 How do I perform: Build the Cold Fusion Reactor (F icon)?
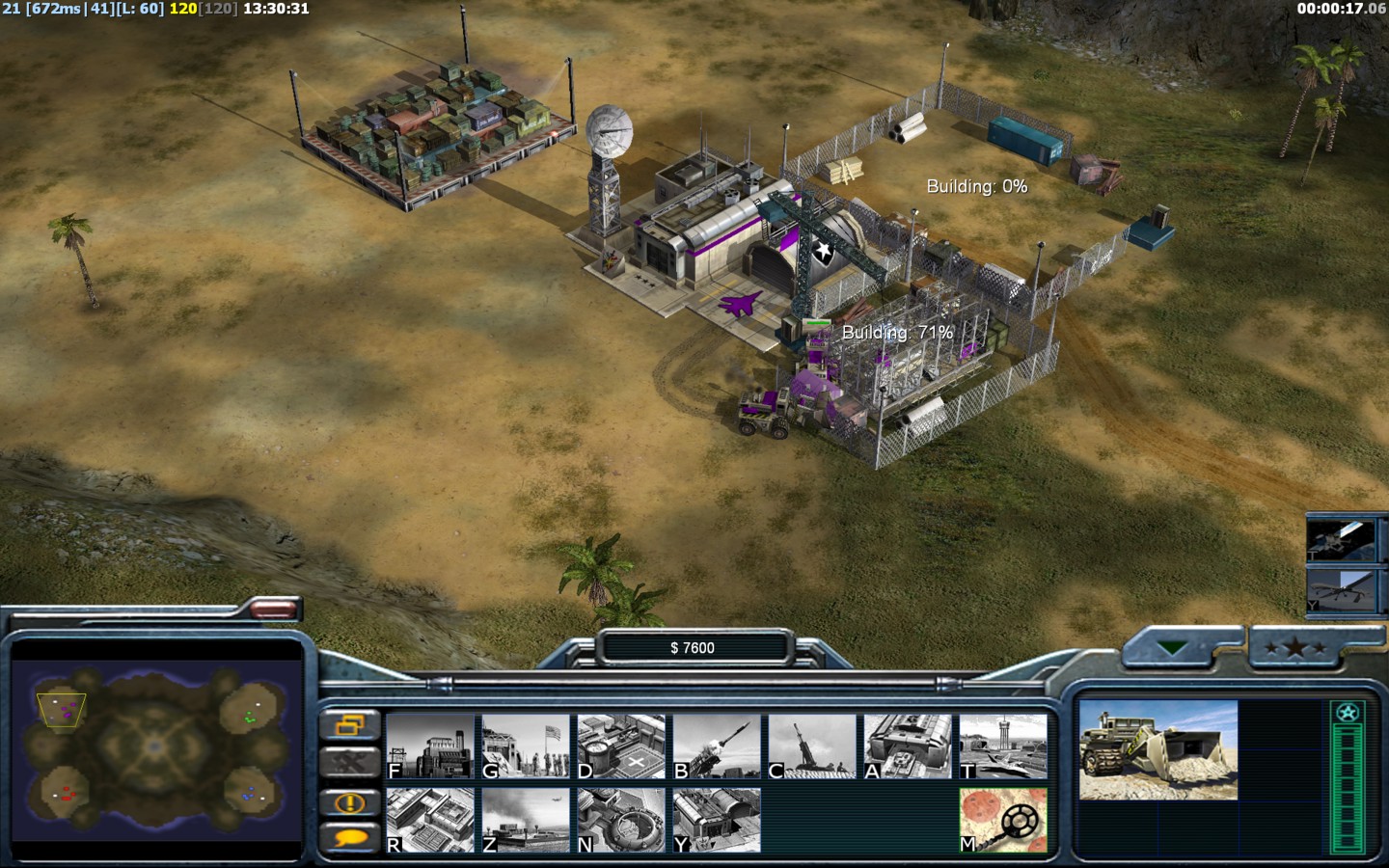[430, 746]
